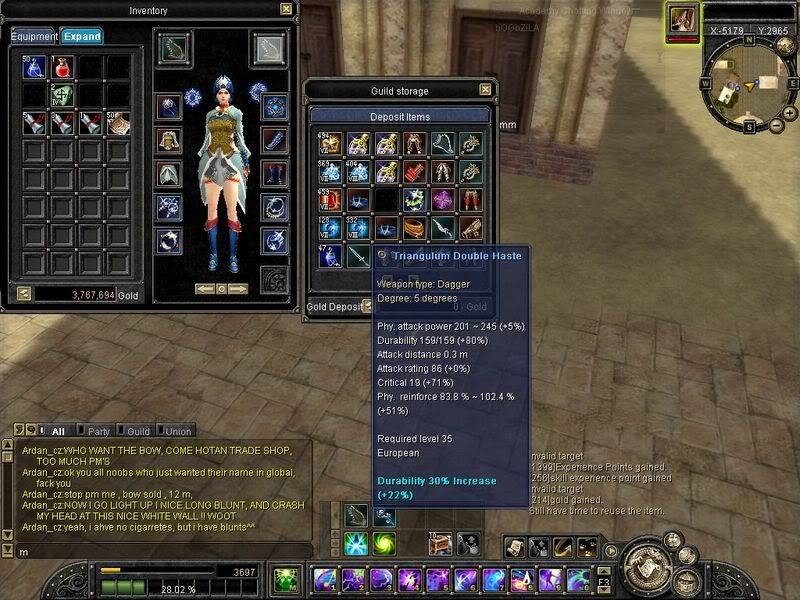
Task: Select the Expand inventory tab
Action: pos(82,36)
